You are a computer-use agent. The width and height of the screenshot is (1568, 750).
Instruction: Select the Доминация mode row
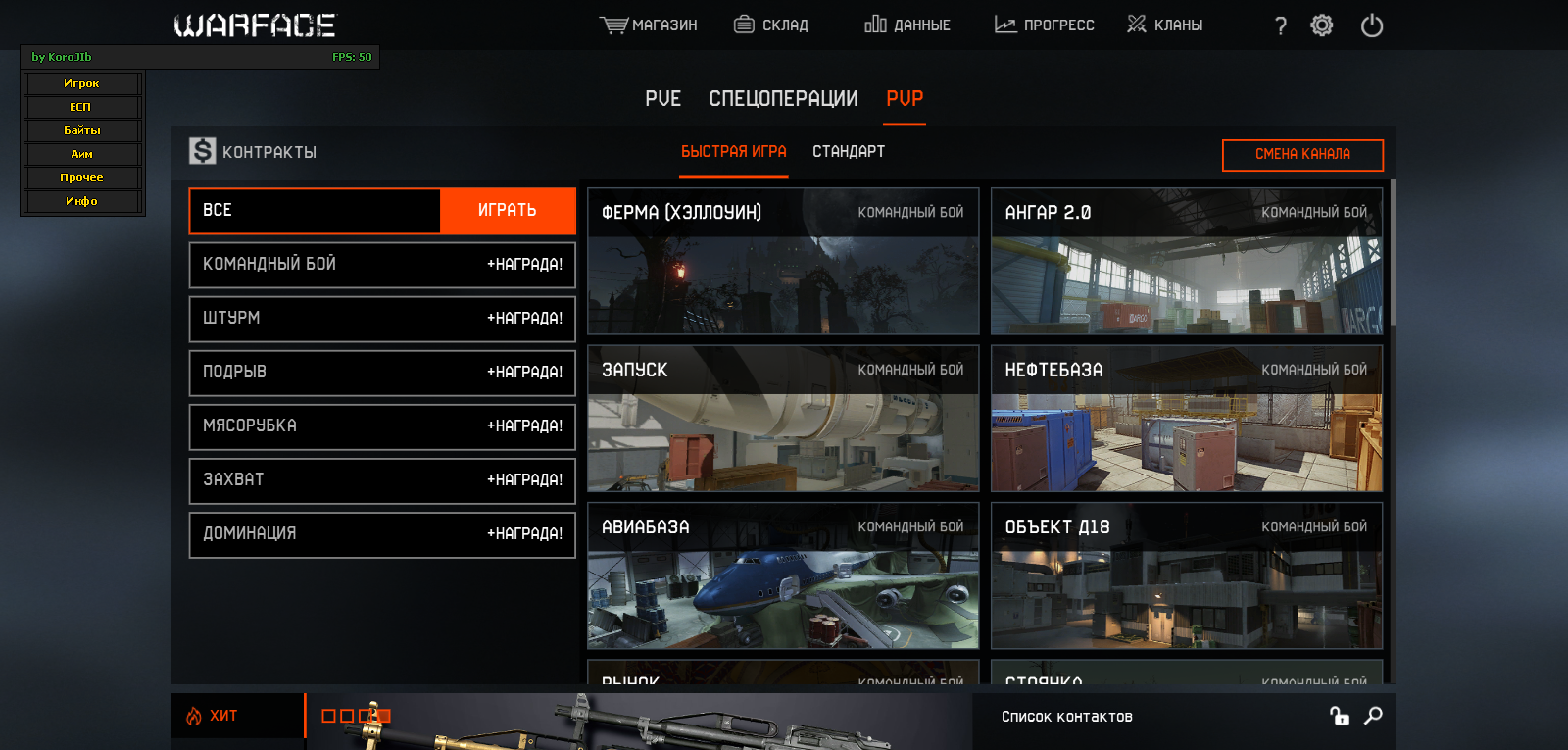point(382,533)
